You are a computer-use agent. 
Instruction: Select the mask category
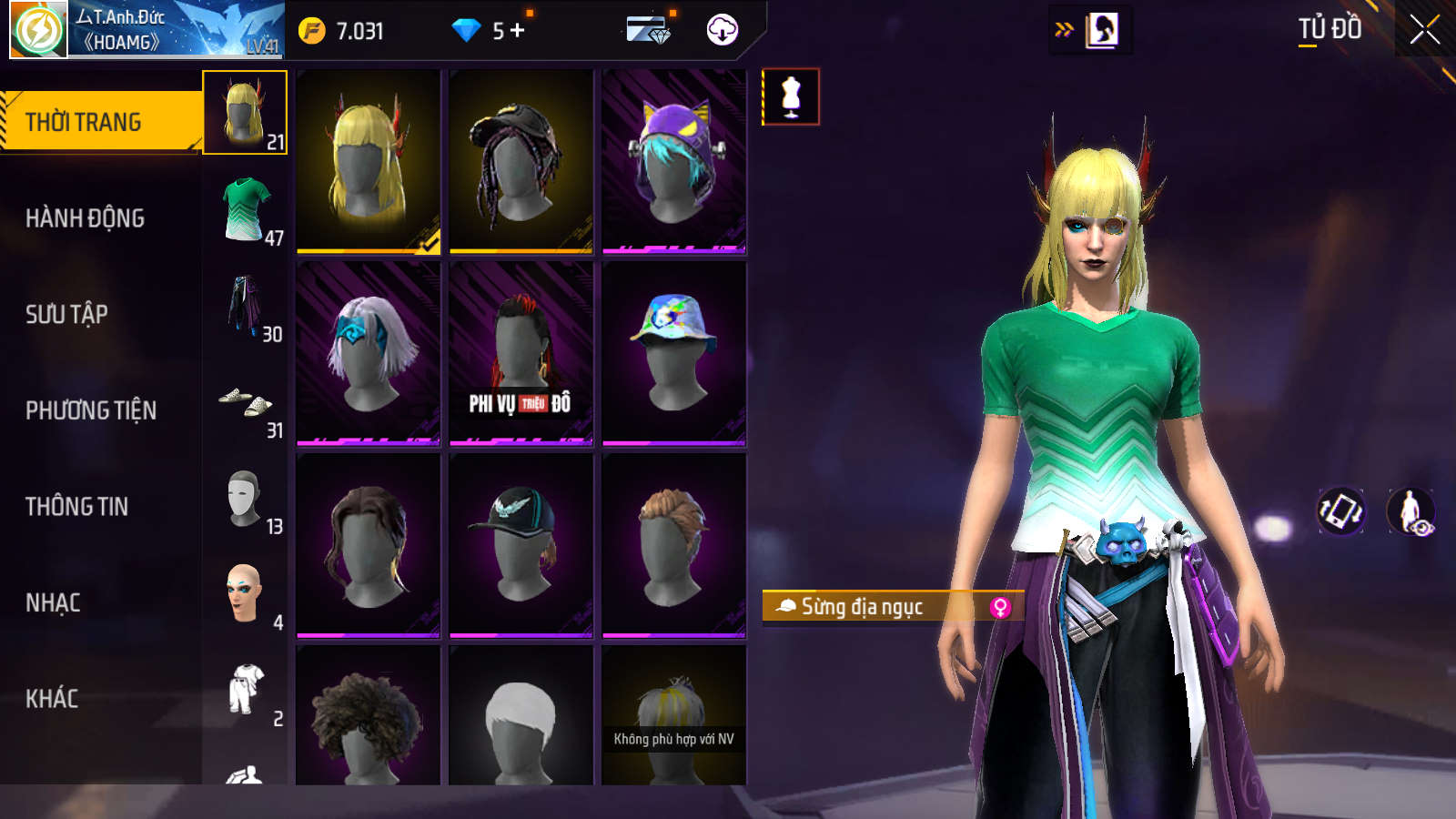pyautogui.click(x=246, y=499)
